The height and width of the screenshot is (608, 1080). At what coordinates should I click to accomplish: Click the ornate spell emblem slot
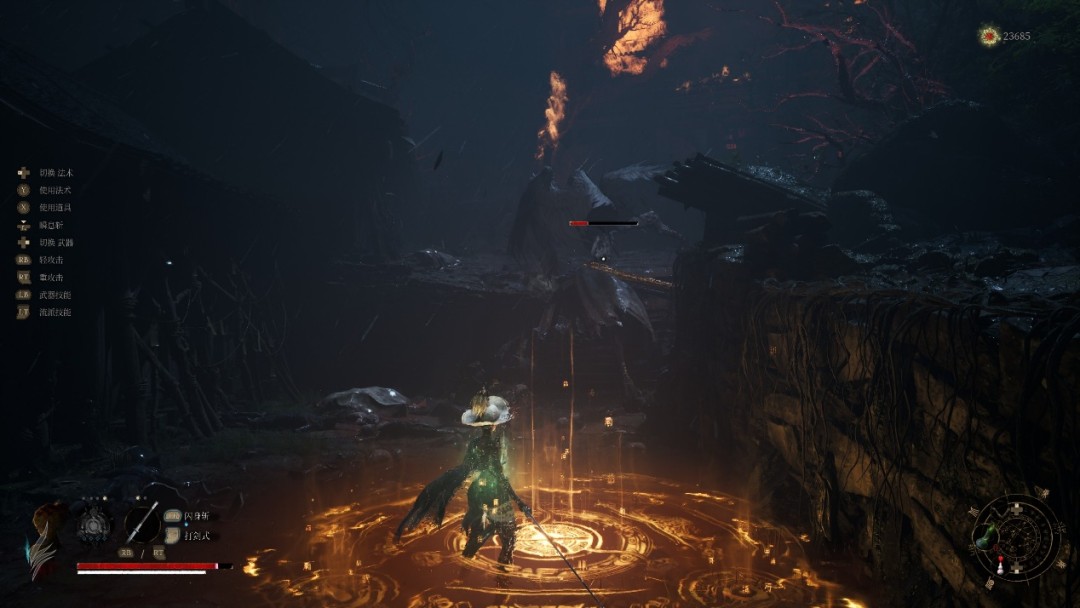click(95, 522)
